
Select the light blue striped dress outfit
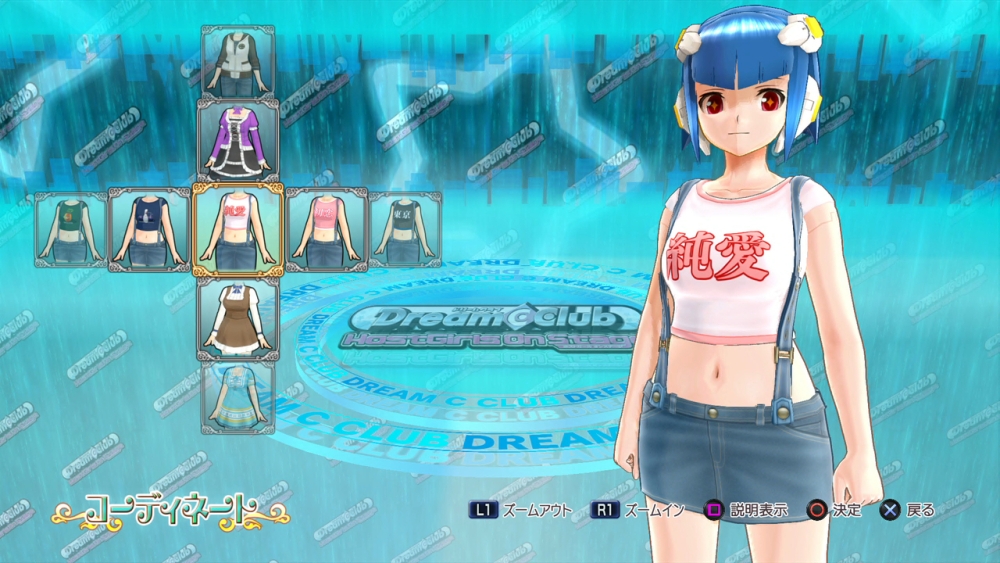[x=238, y=397]
